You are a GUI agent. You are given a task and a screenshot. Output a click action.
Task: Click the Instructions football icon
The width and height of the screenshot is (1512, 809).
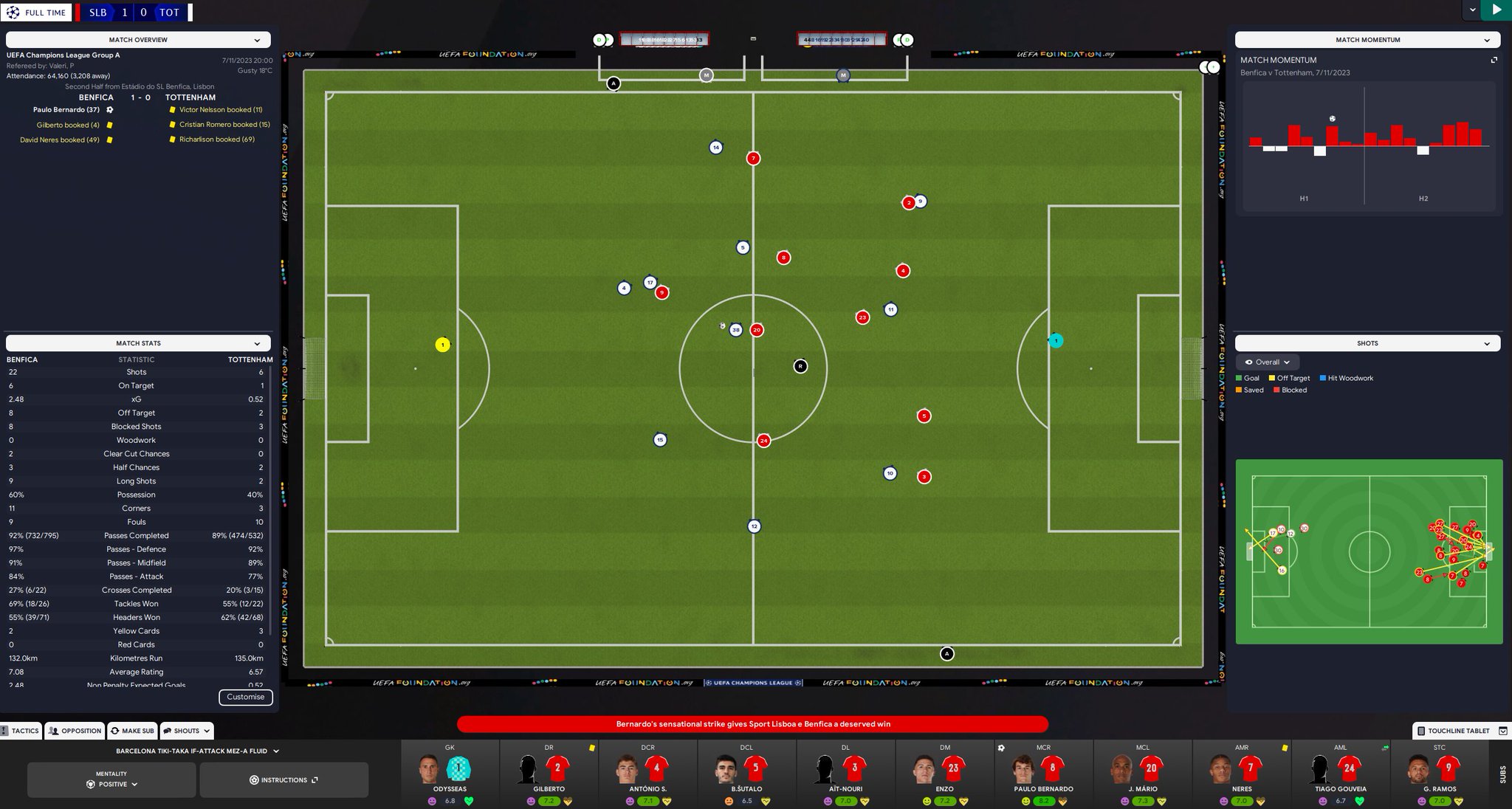(x=253, y=779)
